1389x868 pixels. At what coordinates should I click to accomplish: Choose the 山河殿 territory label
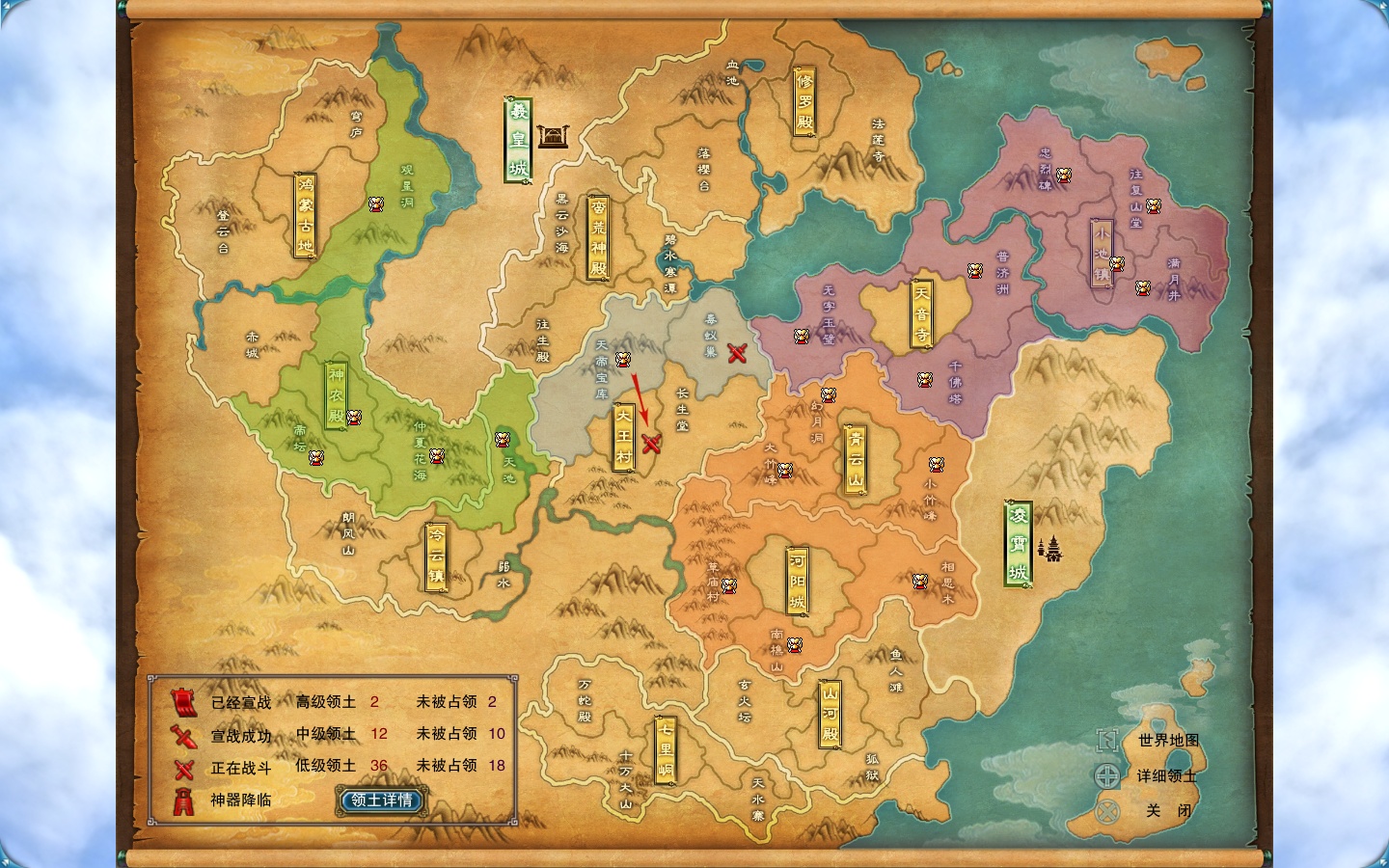point(830,713)
